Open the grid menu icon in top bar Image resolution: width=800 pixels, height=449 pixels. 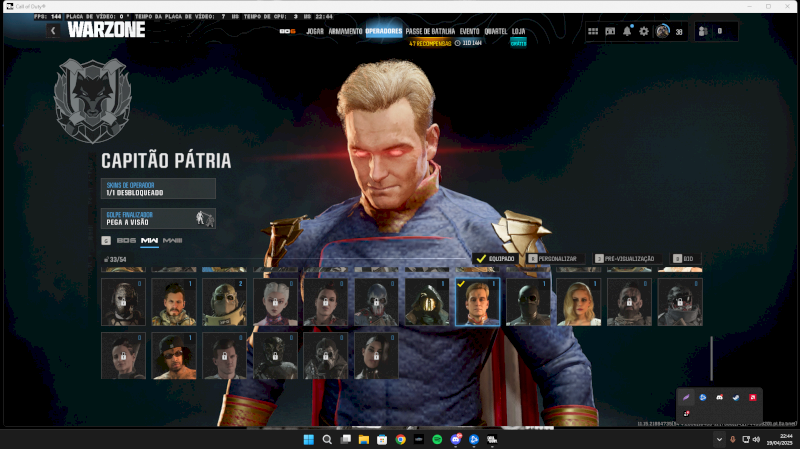coord(593,31)
